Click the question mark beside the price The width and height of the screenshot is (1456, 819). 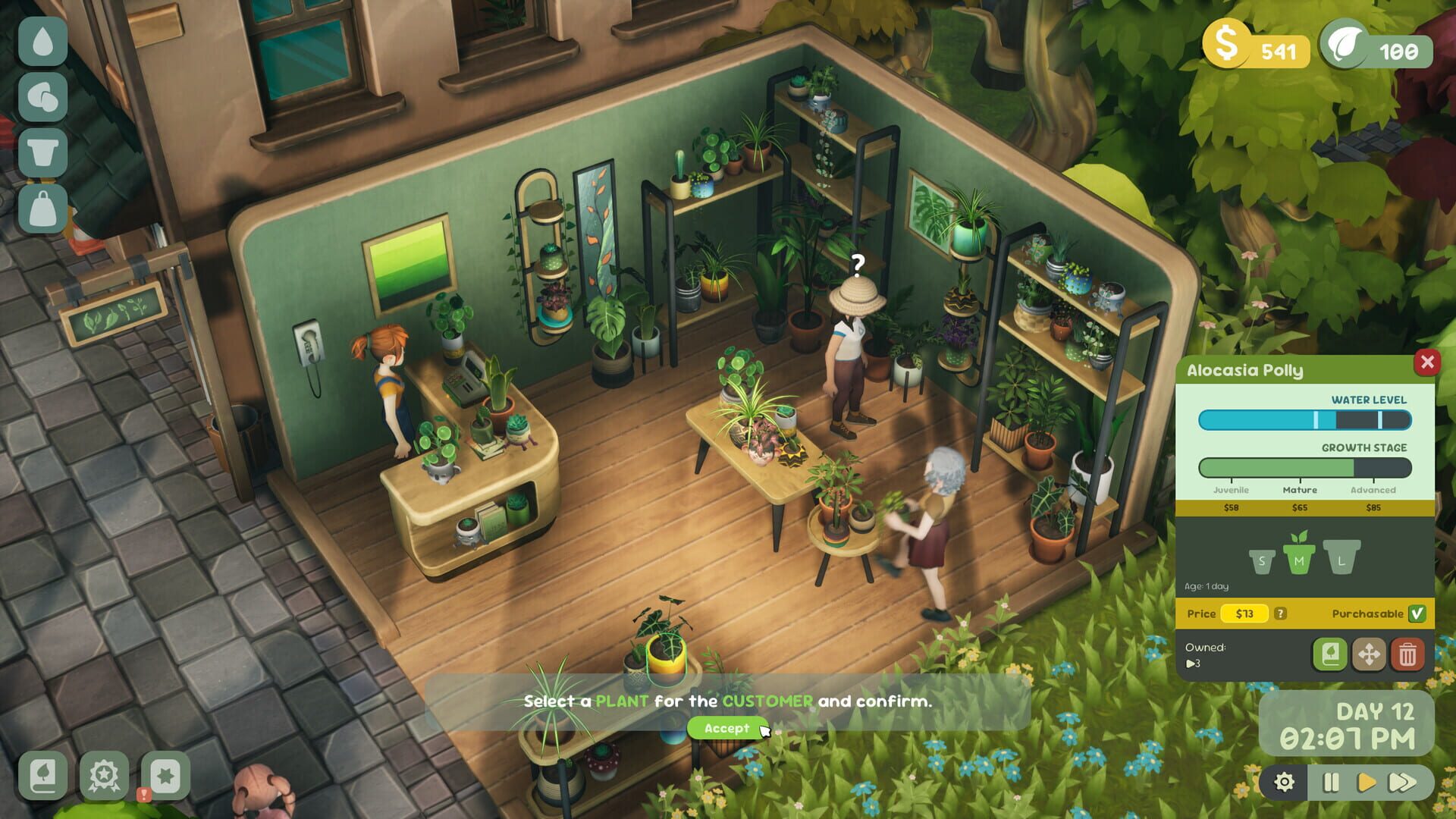[x=1280, y=613]
